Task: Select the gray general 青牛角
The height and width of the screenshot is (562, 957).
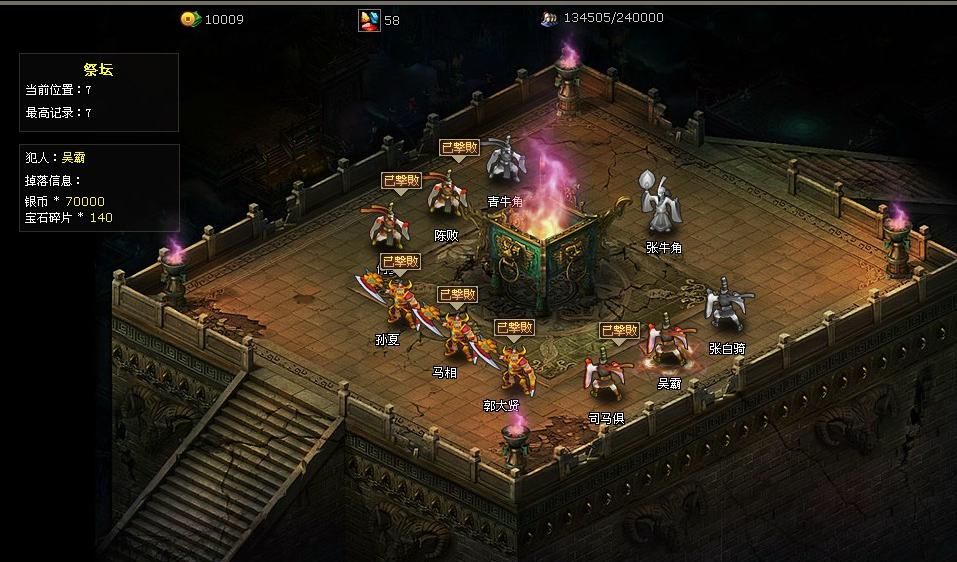Action: pos(505,165)
